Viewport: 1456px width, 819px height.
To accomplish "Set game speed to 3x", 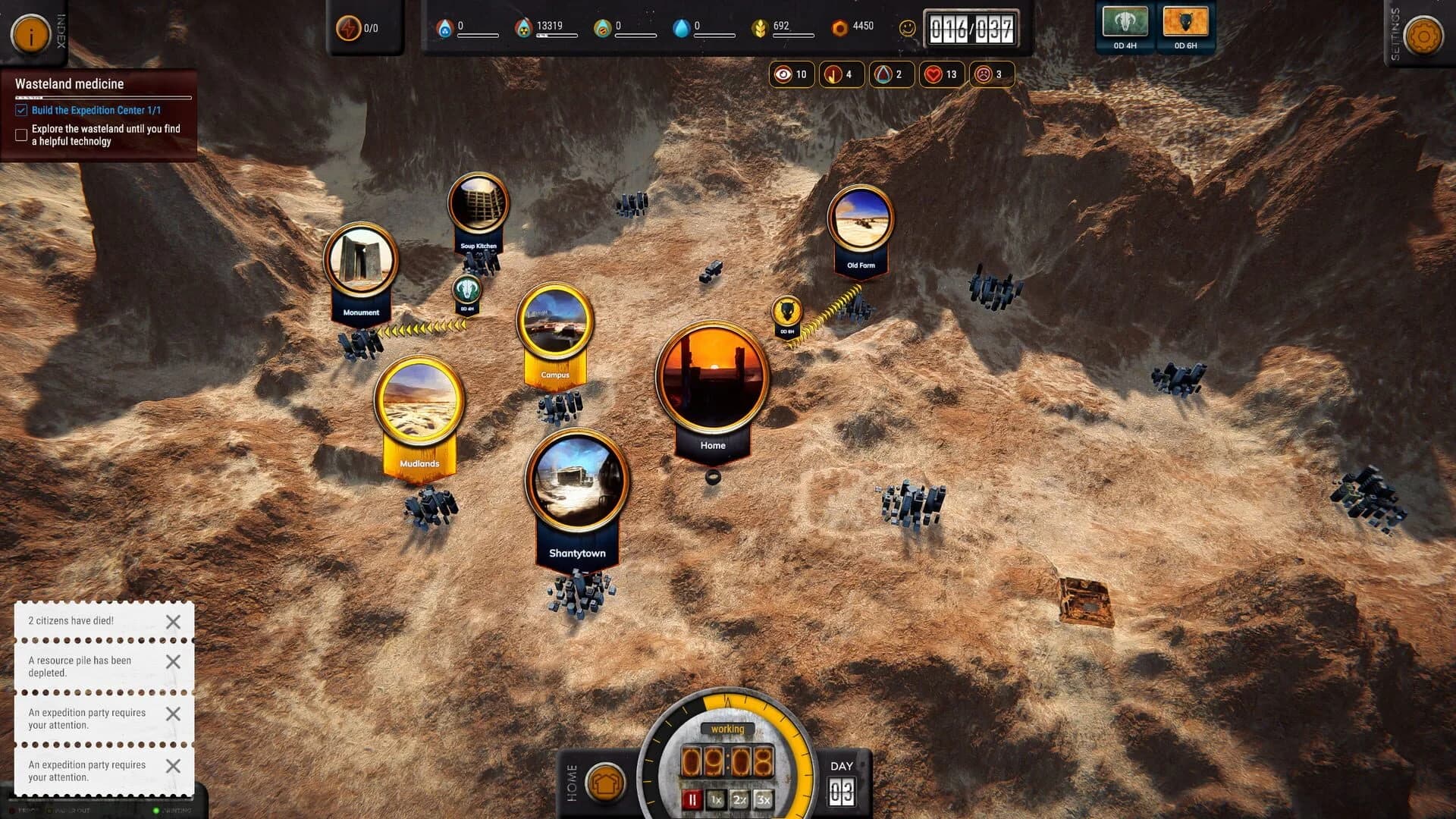I will (x=763, y=799).
